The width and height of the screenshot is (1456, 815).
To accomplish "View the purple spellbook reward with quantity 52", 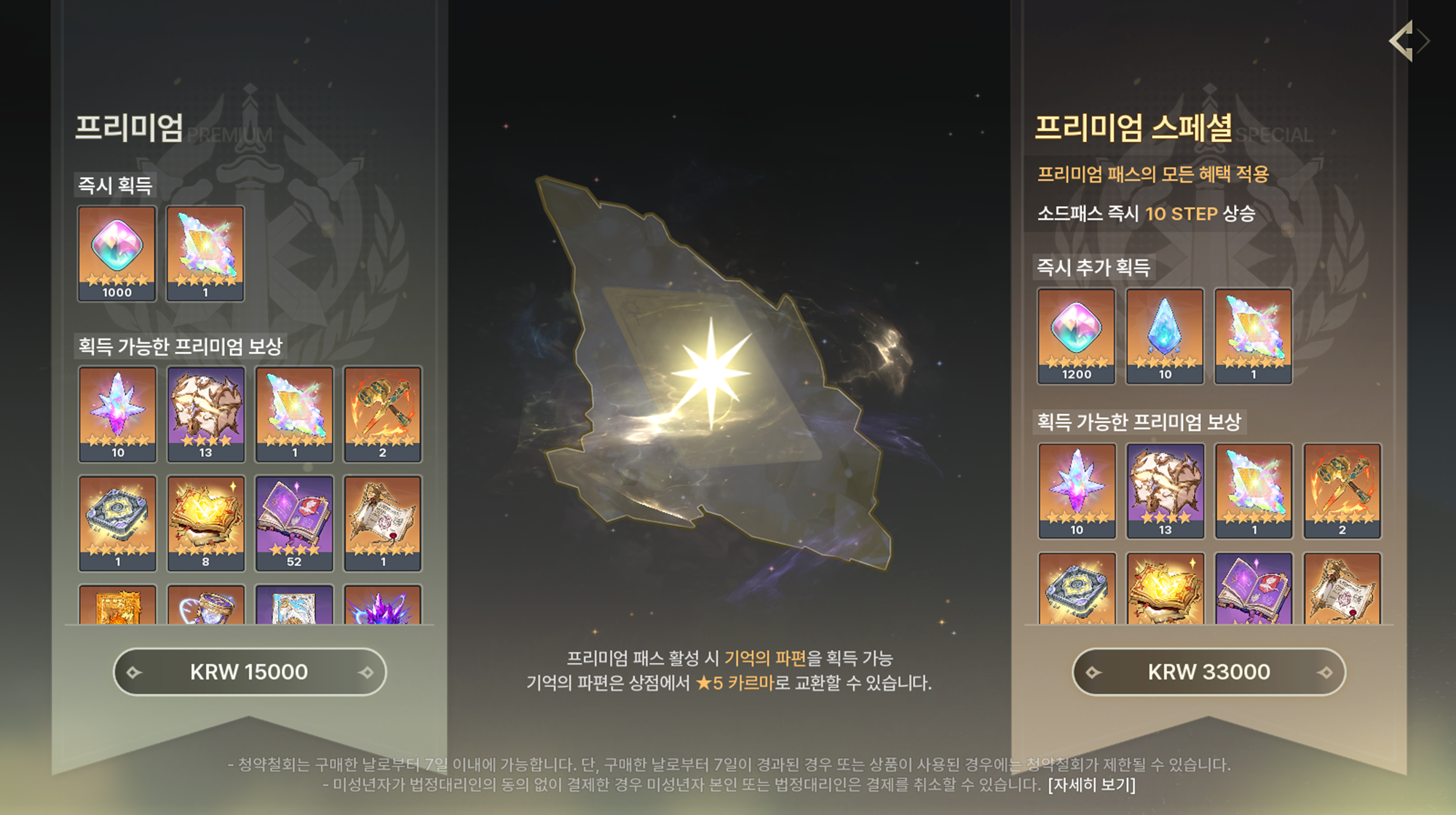I will (x=294, y=522).
